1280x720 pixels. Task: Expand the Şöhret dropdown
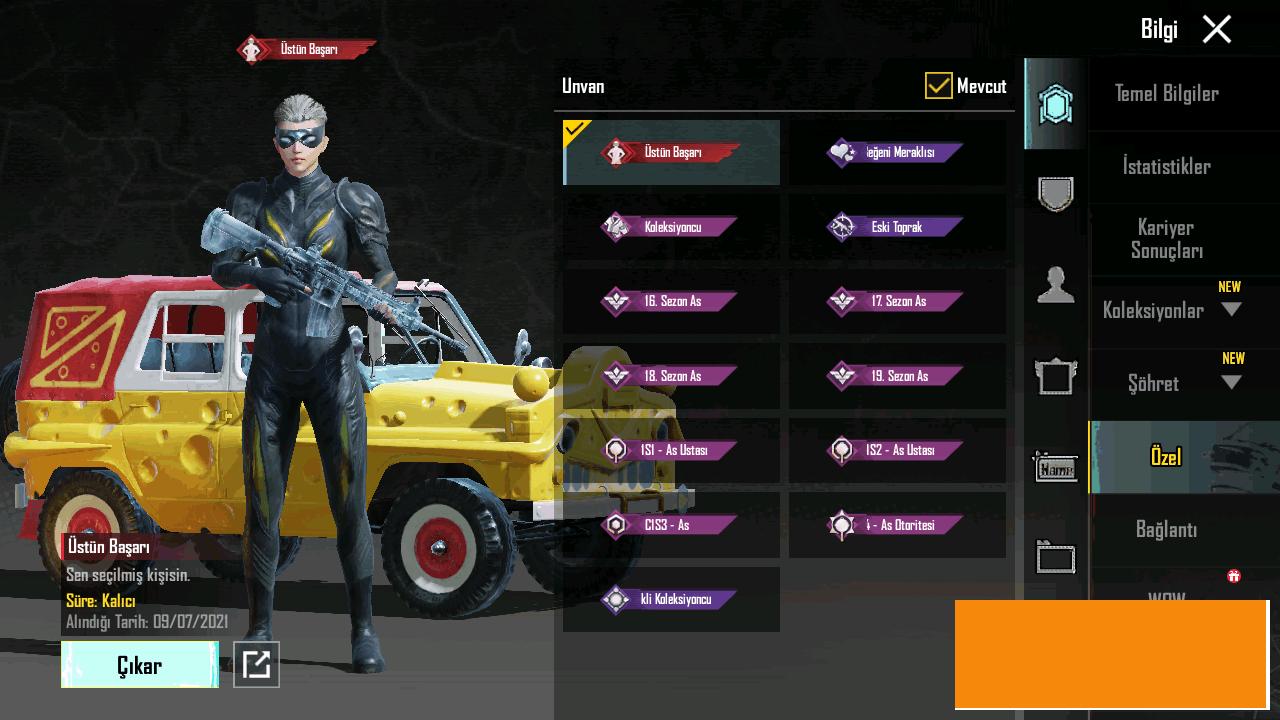(x=1231, y=383)
